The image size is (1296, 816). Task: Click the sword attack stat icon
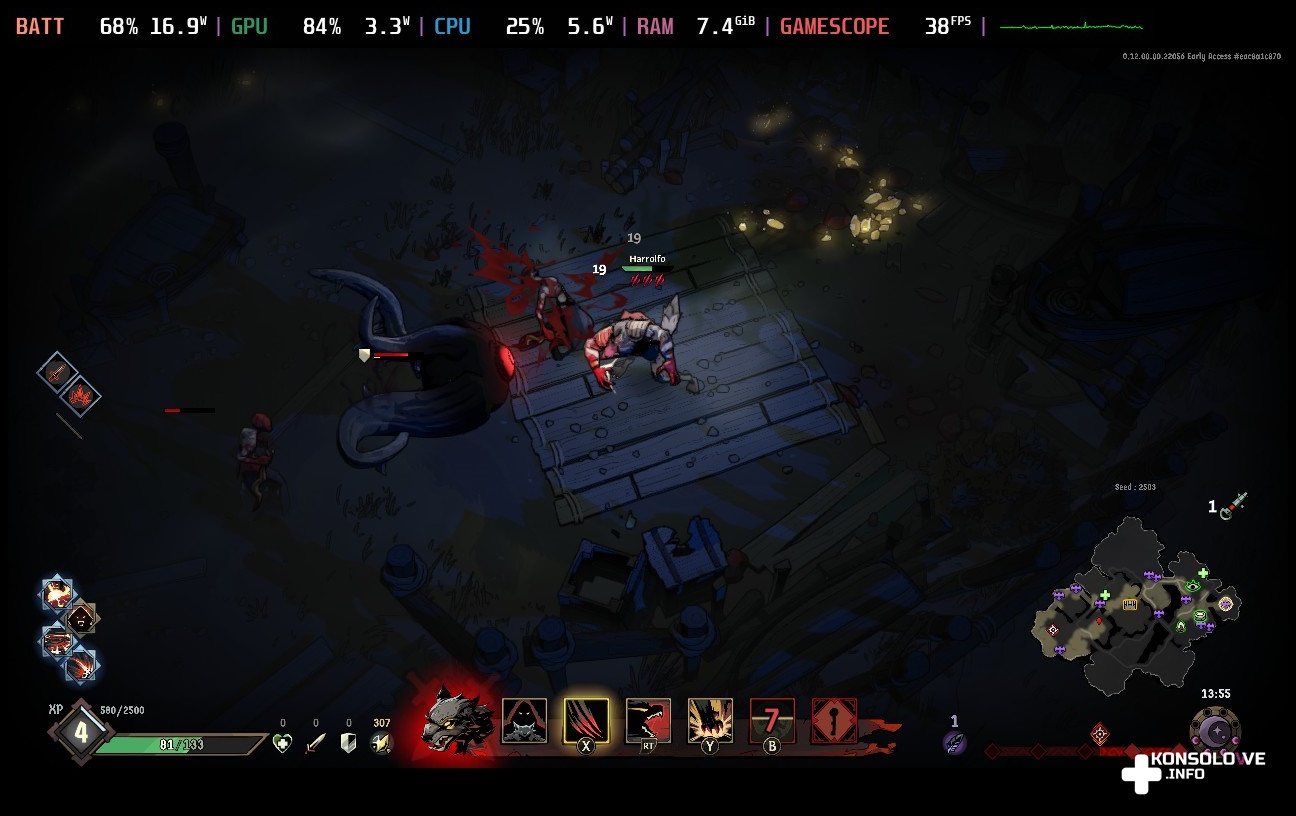(315, 743)
